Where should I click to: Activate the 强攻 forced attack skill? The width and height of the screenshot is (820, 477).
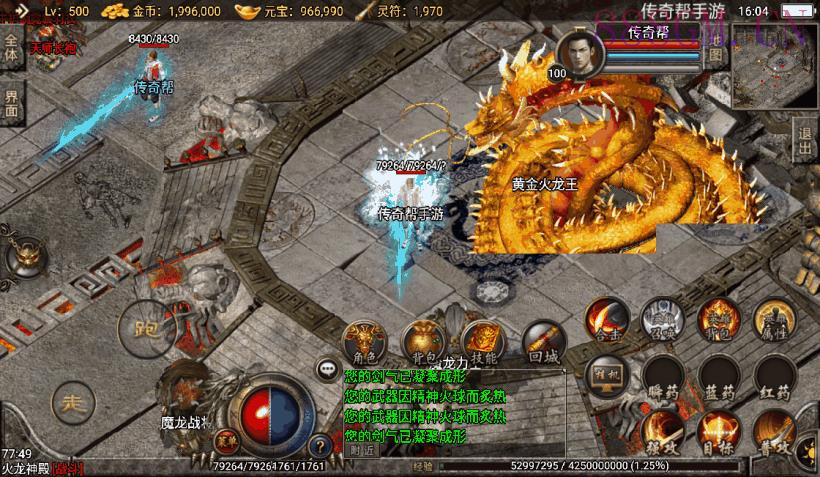661,433
